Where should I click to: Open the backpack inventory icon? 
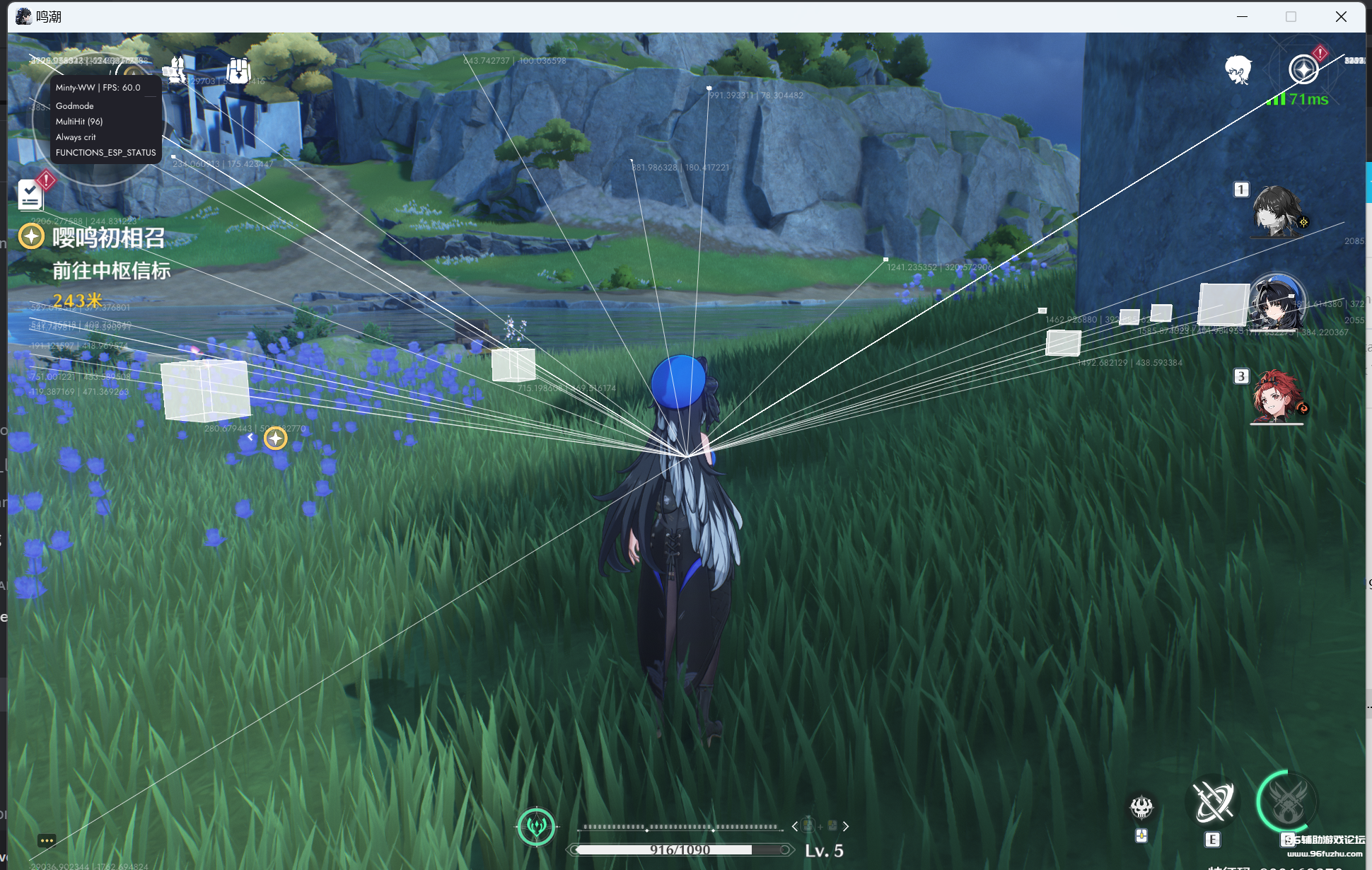pyautogui.click(x=238, y=69)
